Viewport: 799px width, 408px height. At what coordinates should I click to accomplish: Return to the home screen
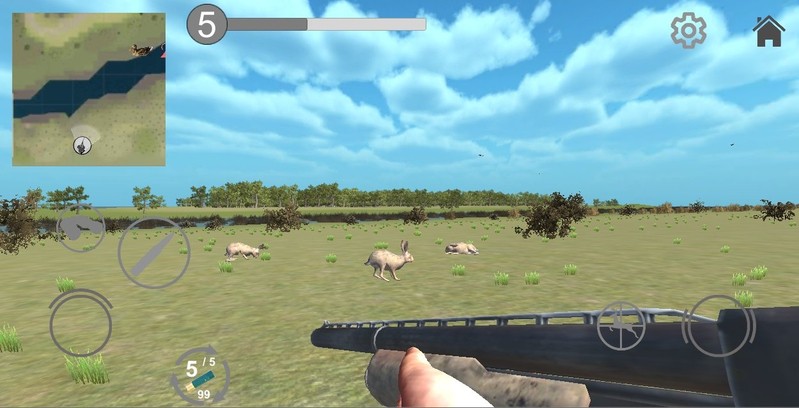(768, 31)
